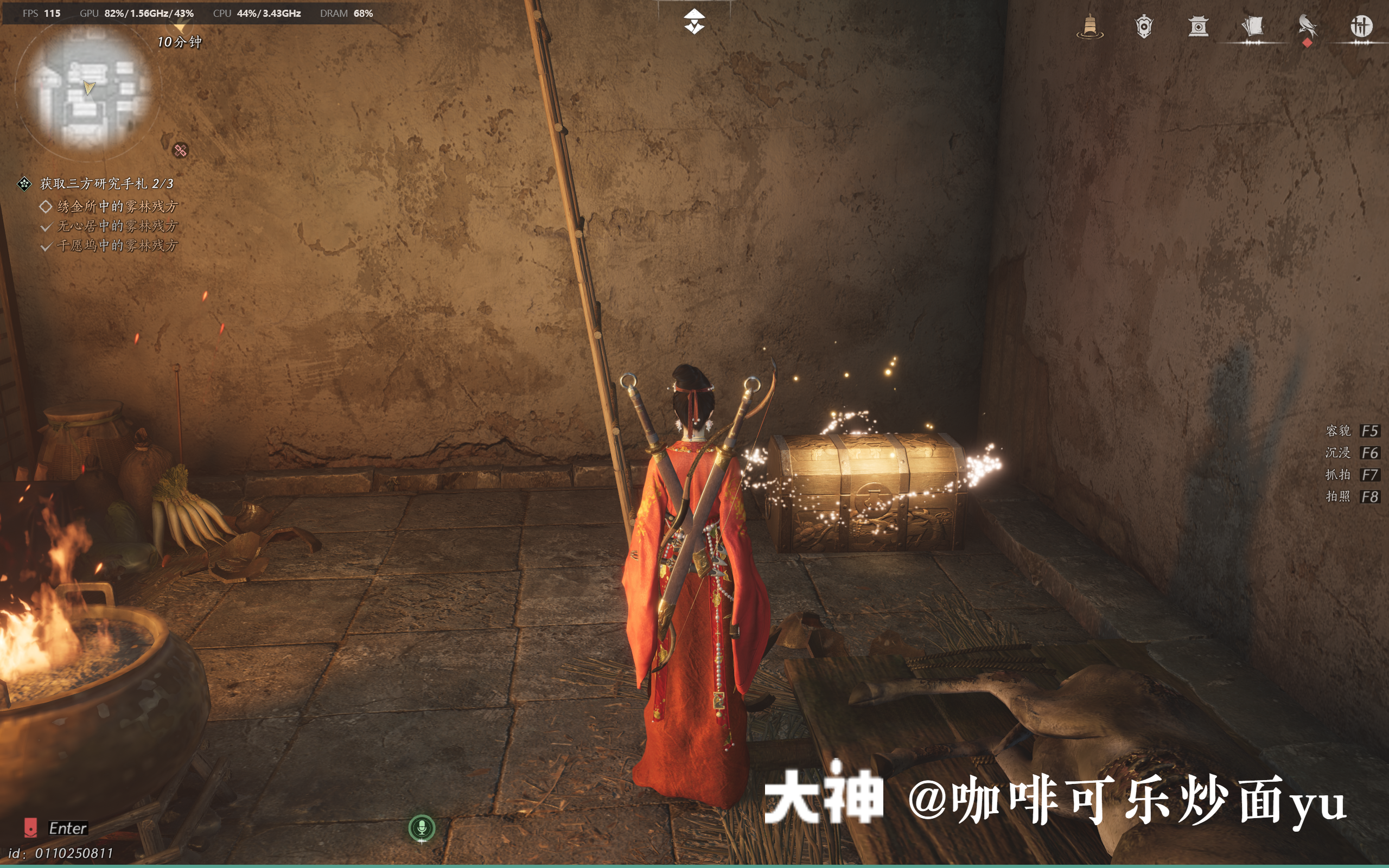
Task: Click the circular martial arts emblem icon
Action: coord(1361,26)
